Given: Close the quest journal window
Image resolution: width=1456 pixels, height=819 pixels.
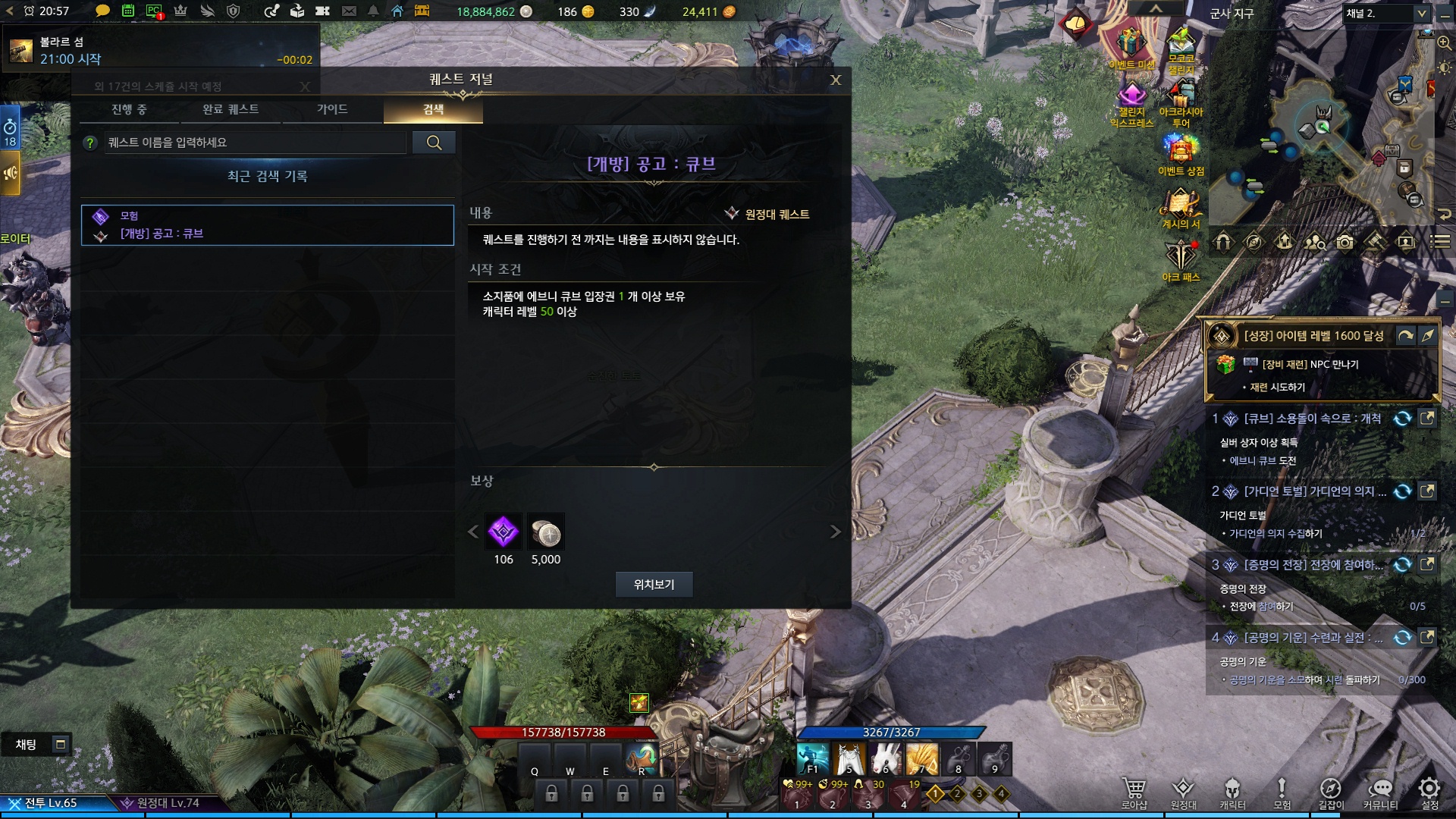Looking at the screenshot, I should (x=835, y=80).
